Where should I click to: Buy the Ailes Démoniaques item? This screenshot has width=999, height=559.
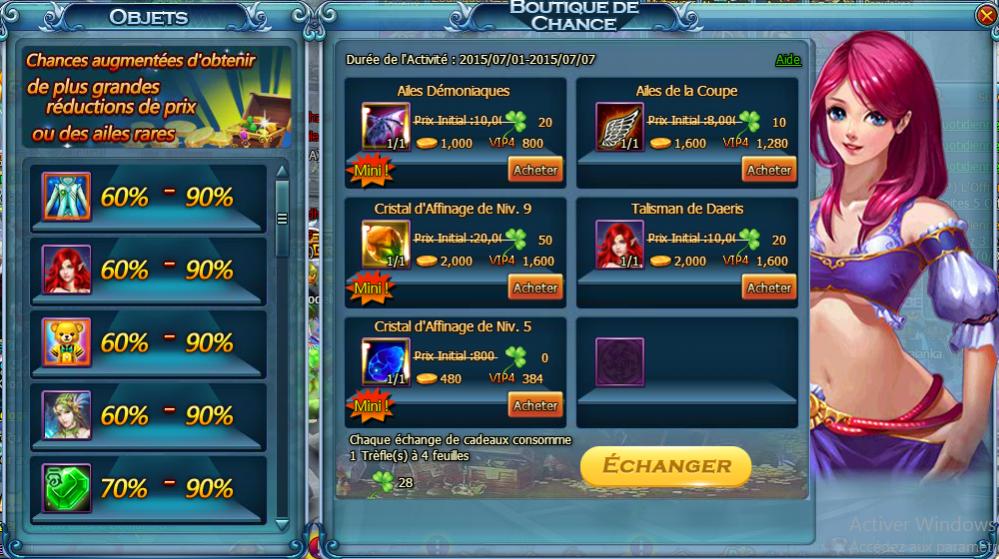click(x=535, y=170)
